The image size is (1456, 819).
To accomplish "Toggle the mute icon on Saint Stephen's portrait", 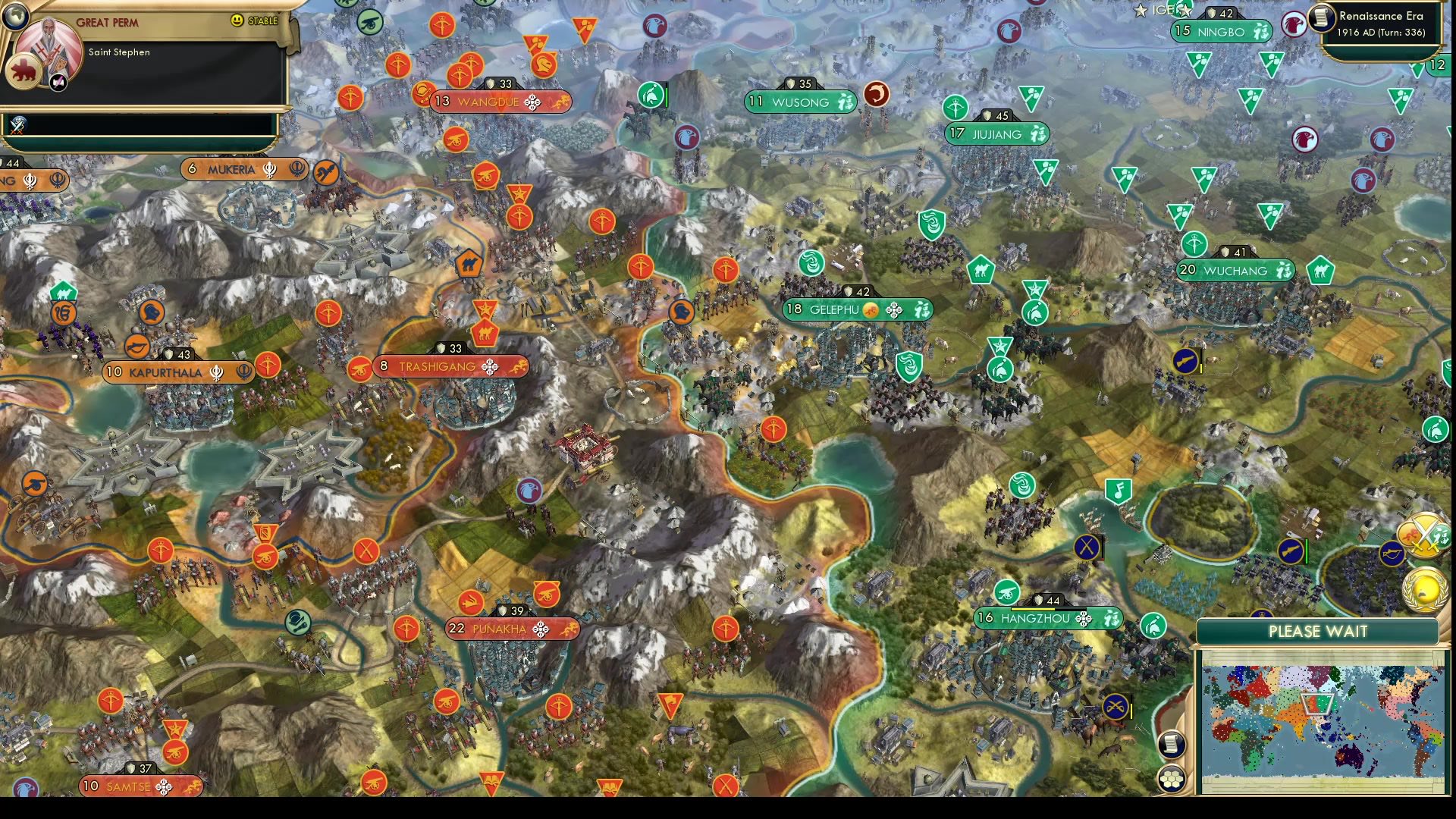I will click(x=58, y=83).
